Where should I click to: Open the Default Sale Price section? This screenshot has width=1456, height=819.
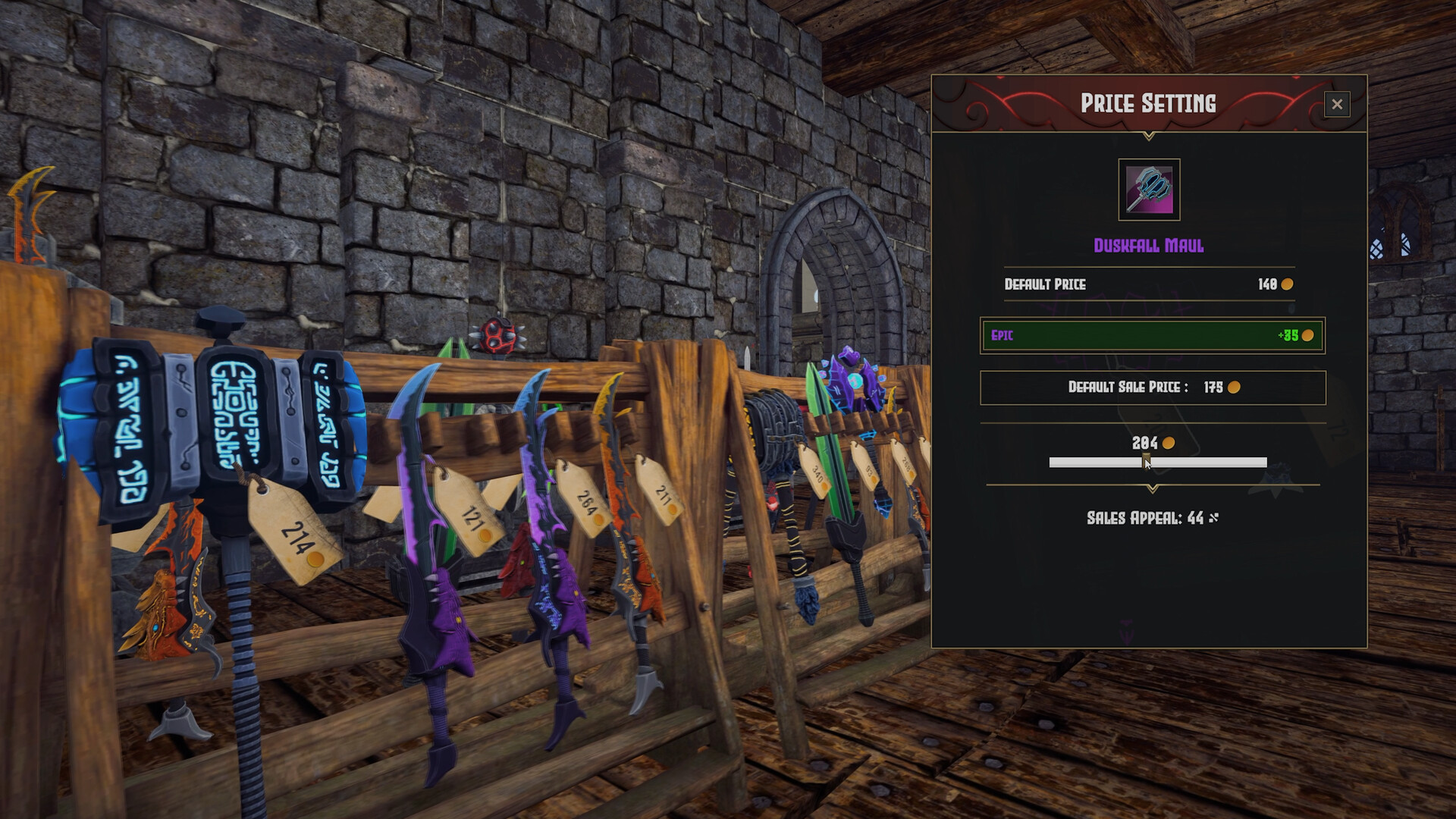(1151, 387)
